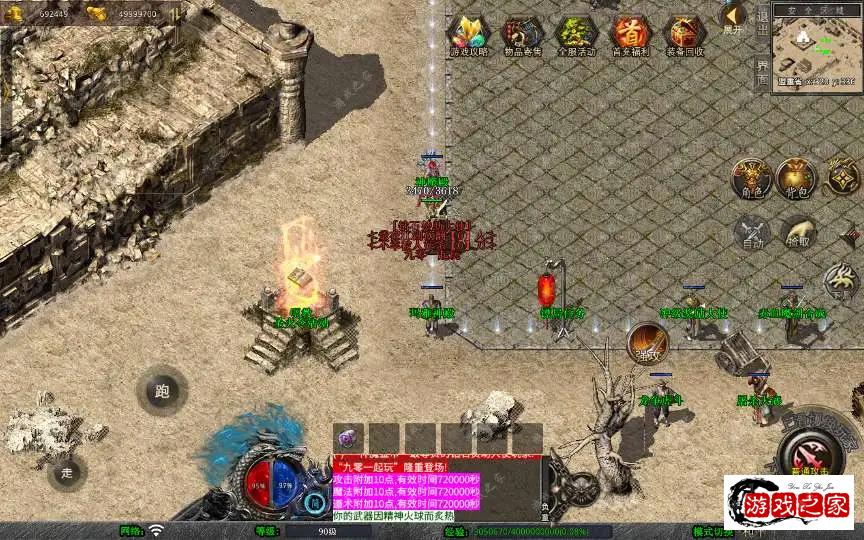Activate the 强攻 forced attack button

(647, 343)
